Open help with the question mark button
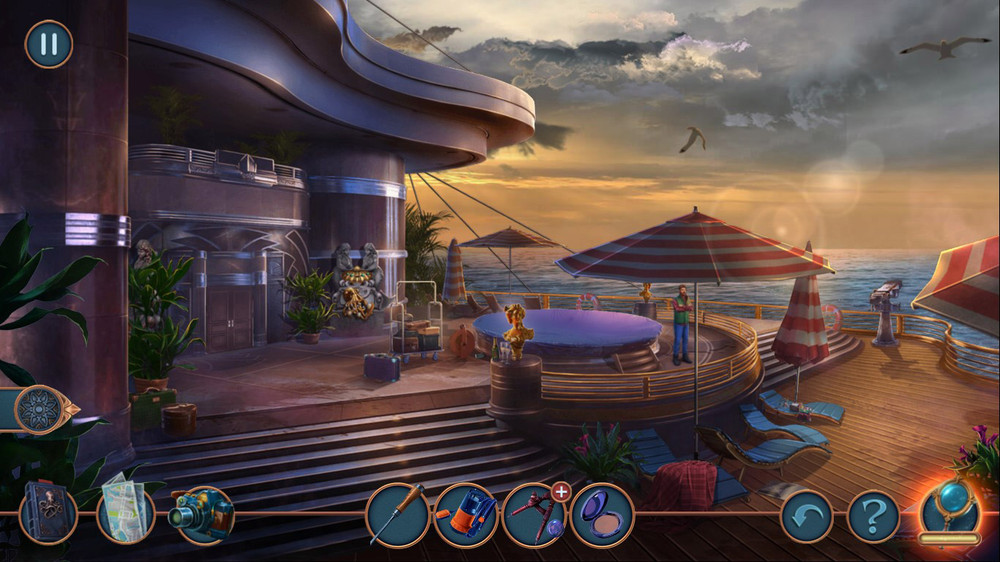This screenshot has width=1000, height=562. (x=873, y=516)
